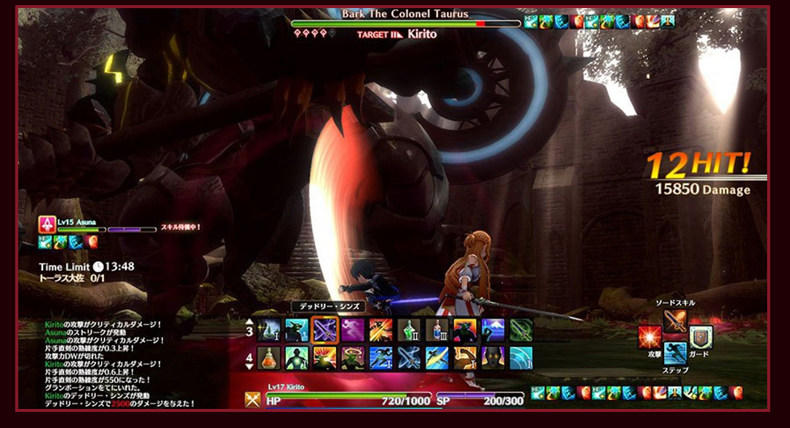The width and height of the screenshot is (790, 428).
Task: Switch palette up with the arrow above 3
Action: 249,319
